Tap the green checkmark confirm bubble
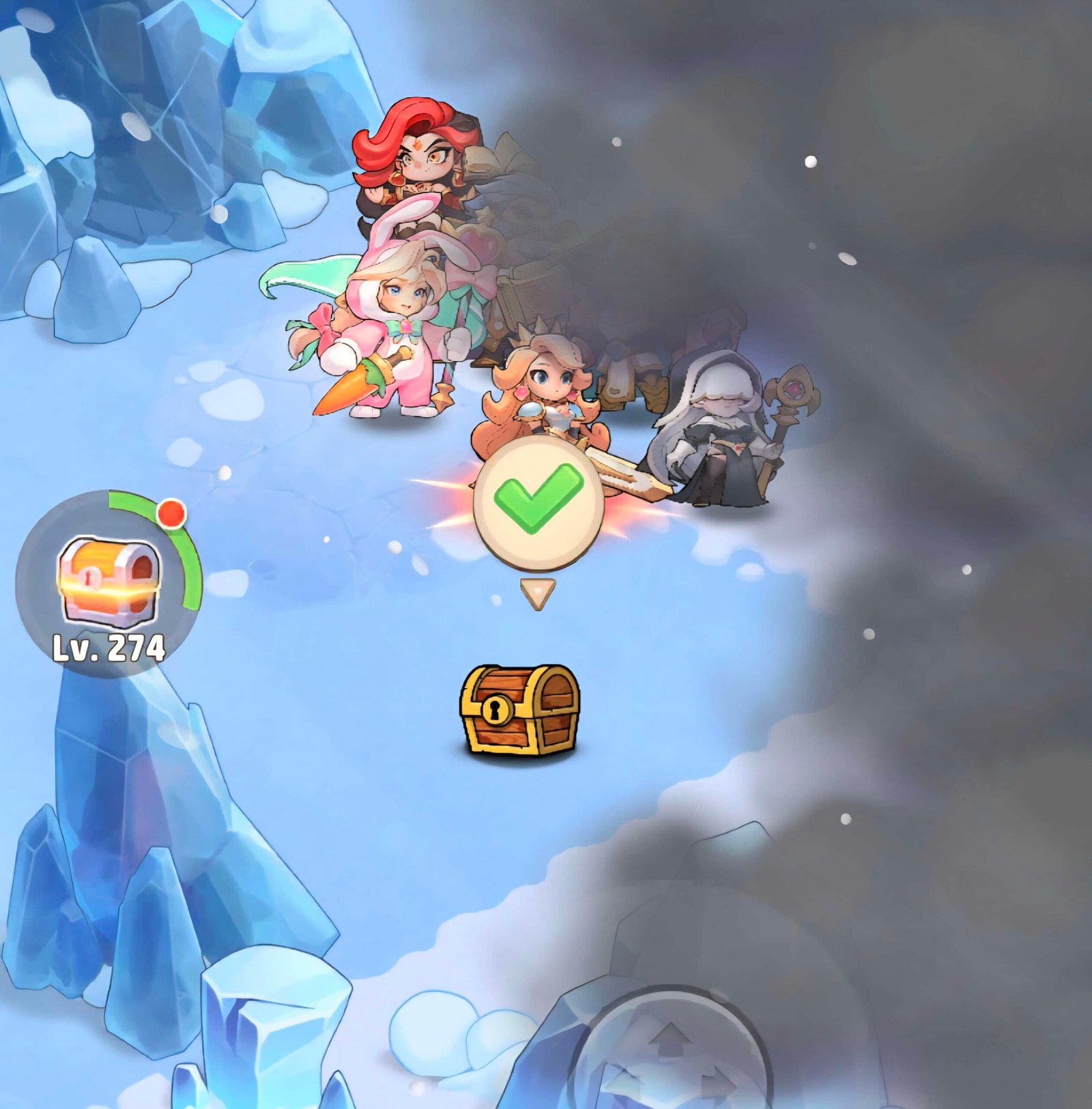The height and width of the screenshot is (1109, 1092). pos(538,501)
